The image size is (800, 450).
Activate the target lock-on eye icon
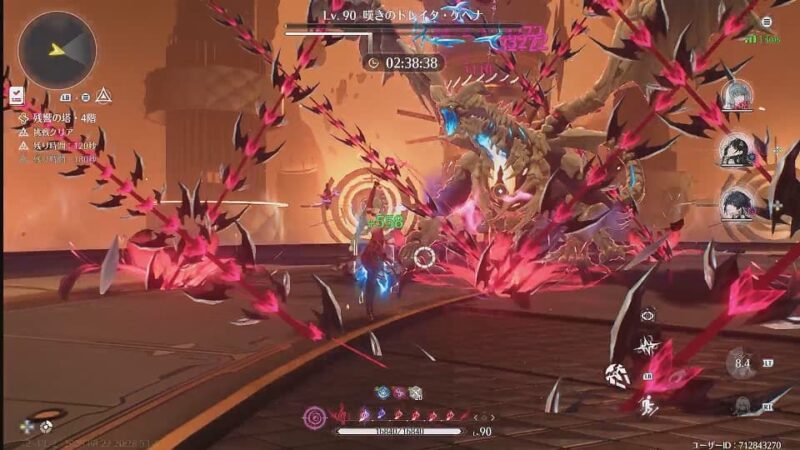click(x=648, y=314)
